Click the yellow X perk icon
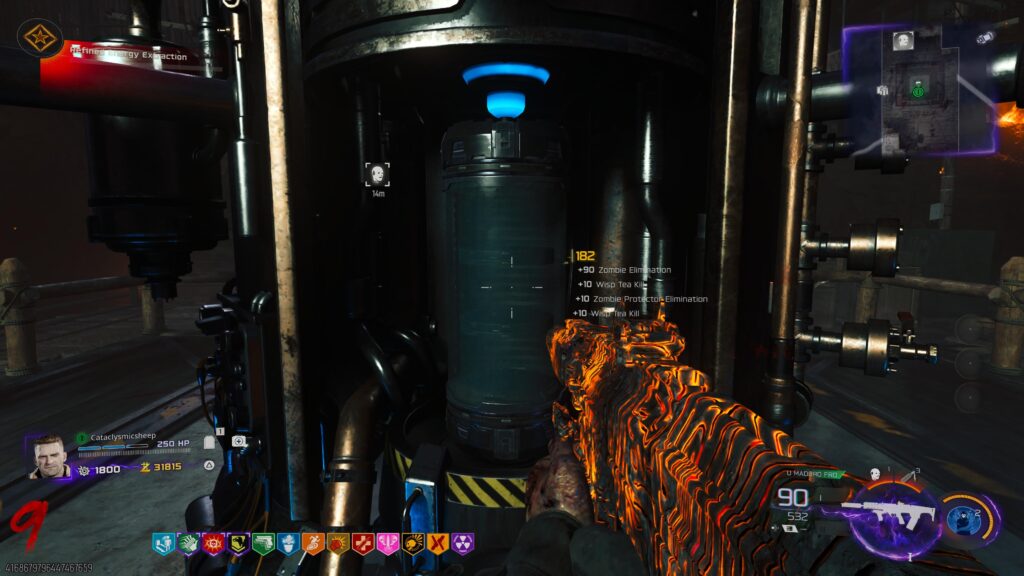This screenshot has width=1024, height=576. click(438, 543)
